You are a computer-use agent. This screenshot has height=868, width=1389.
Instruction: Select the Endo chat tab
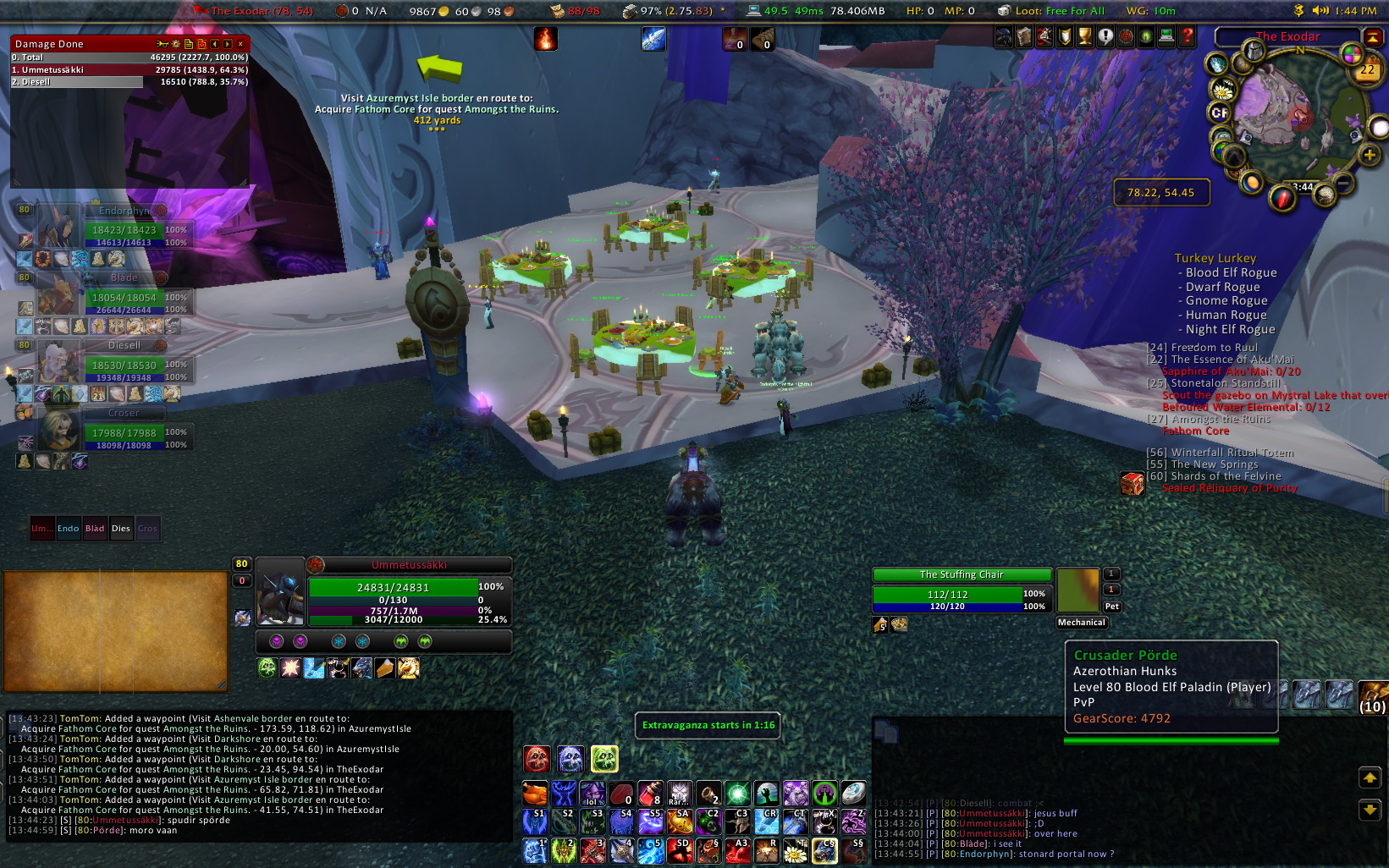pyautogui.click(x=69, y=529)
